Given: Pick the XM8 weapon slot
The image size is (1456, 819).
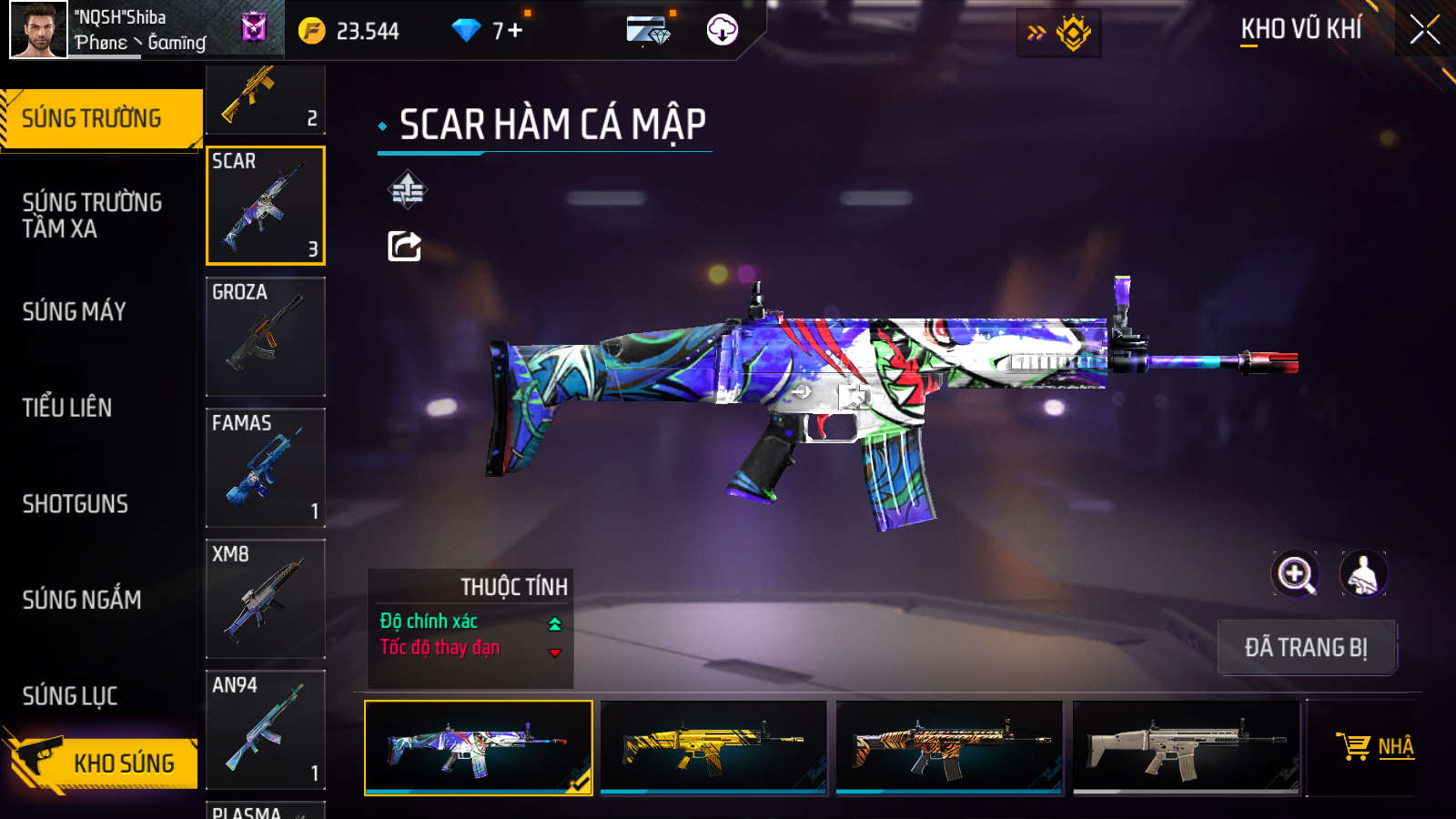Looking at the screenshot, I should tap(266, 599).
